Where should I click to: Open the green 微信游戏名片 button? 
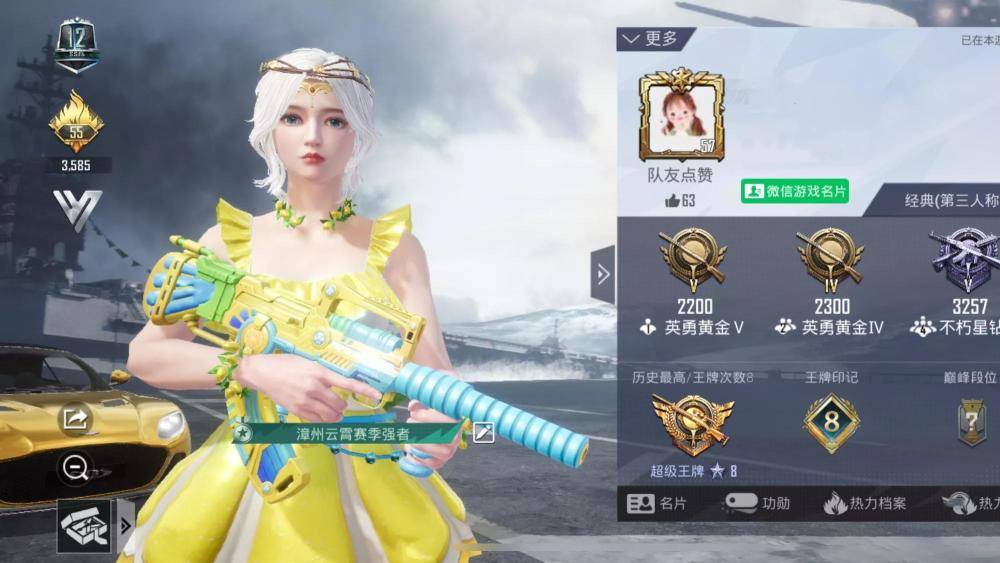[x=795, y=191]
